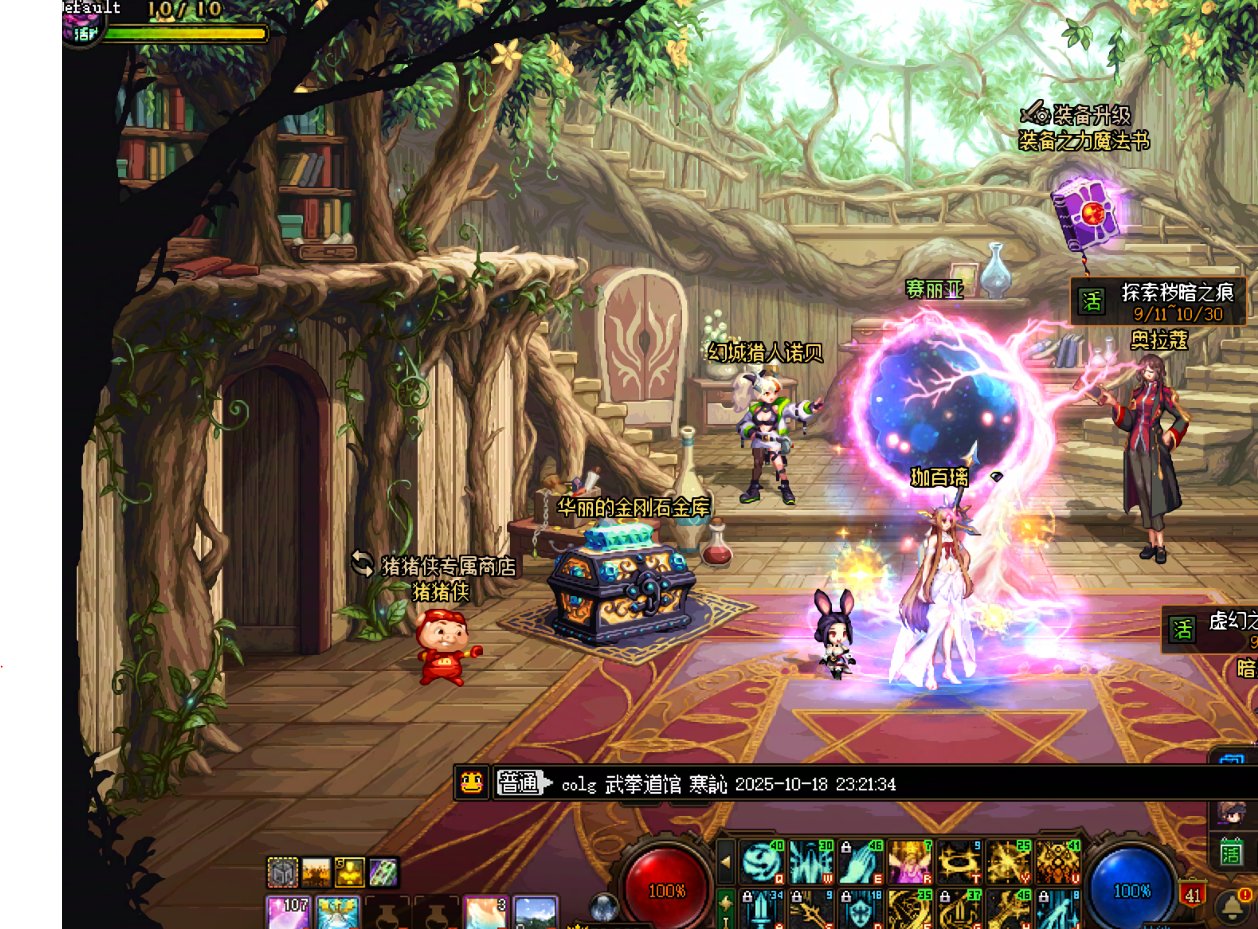Activate the golden halo T skill
Image resolution: width=1258 pixels, height=929 pixels.
point(958,861)
